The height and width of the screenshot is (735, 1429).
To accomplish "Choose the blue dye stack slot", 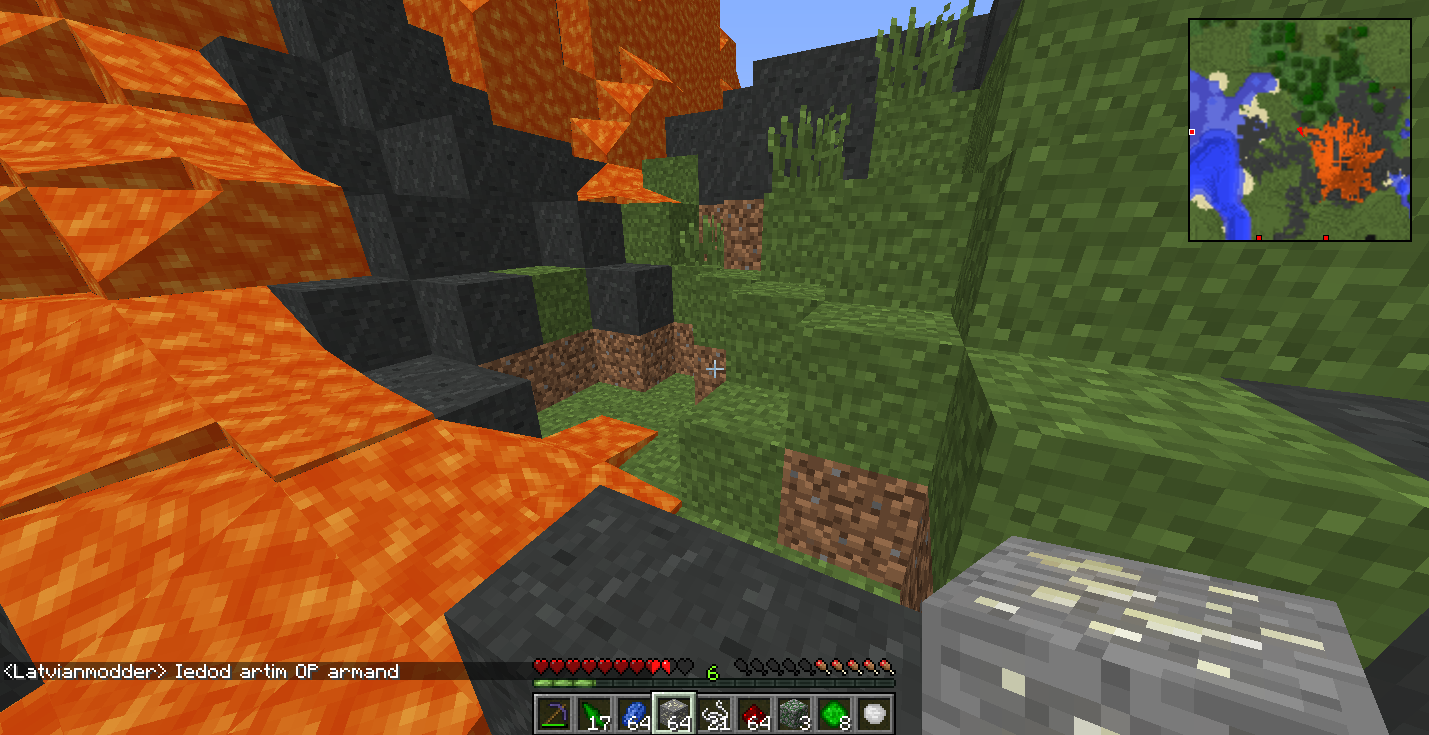I will (633, 714).
